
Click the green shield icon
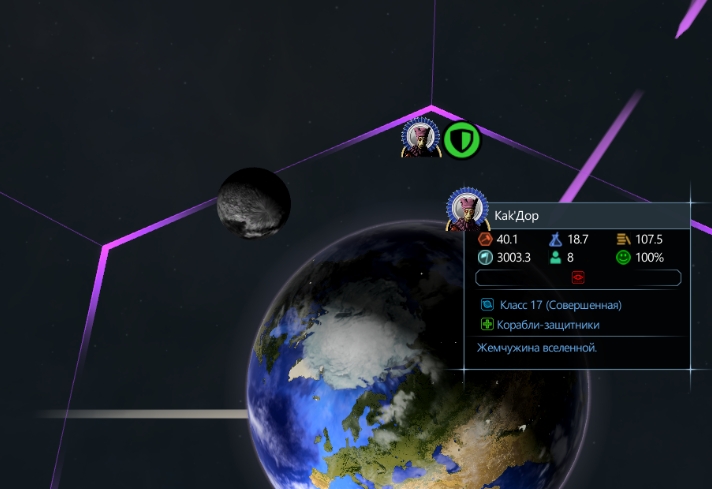click(x=462, y=140)
